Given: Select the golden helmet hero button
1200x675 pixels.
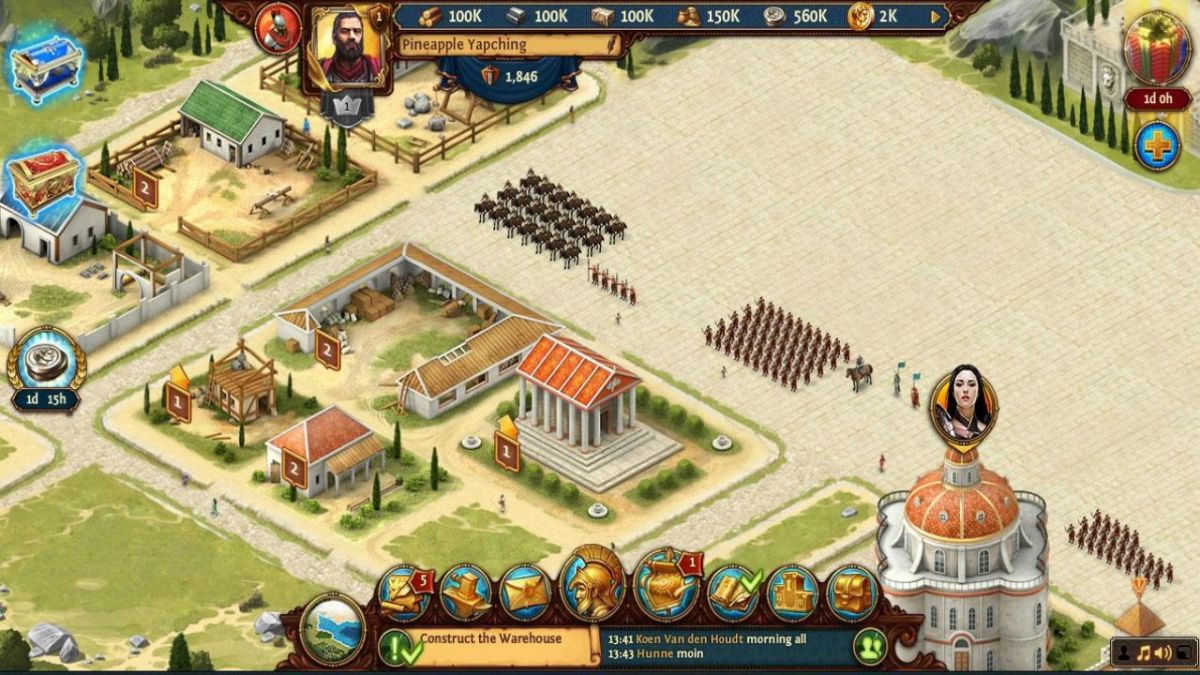Looking at the screenshot, I should tap(593, 585).
